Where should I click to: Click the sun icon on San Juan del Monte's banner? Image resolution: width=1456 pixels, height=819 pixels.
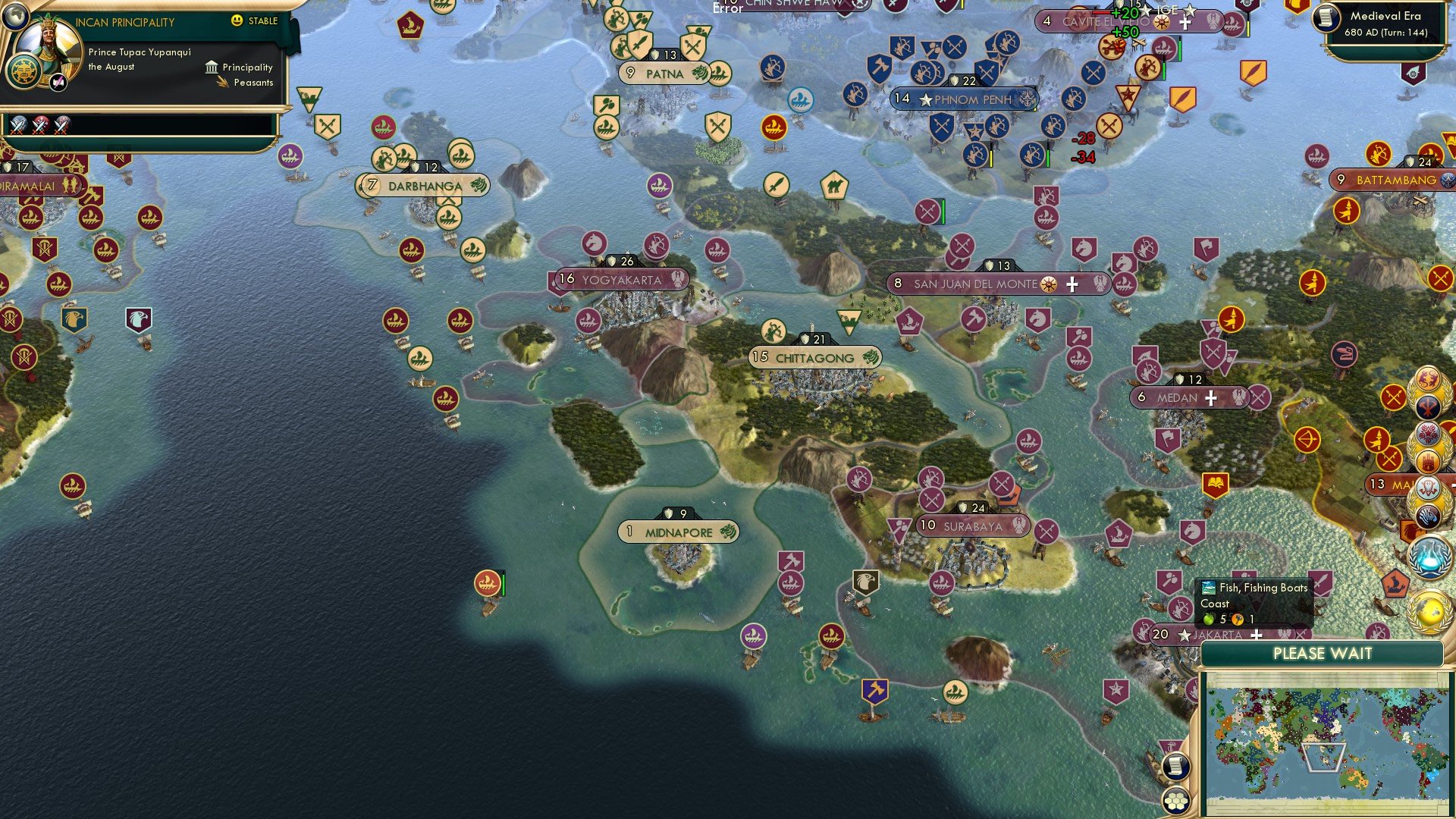point(1049,284)
